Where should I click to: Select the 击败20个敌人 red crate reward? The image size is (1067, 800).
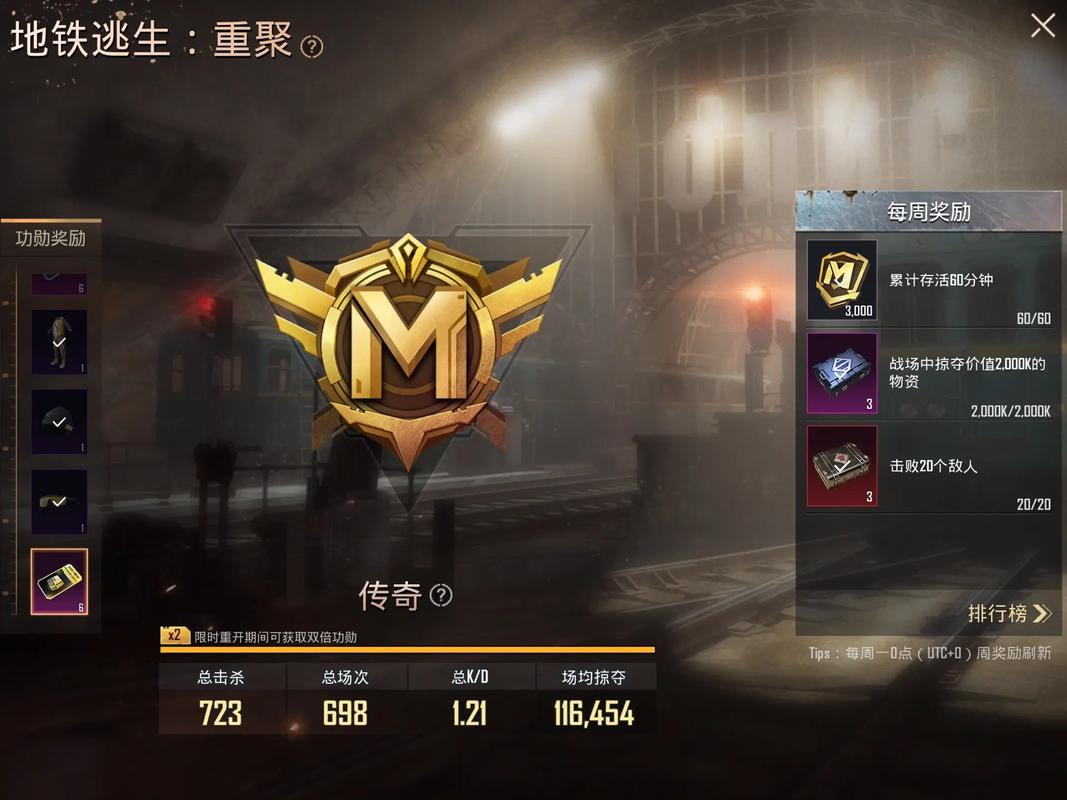click(842, 466)
